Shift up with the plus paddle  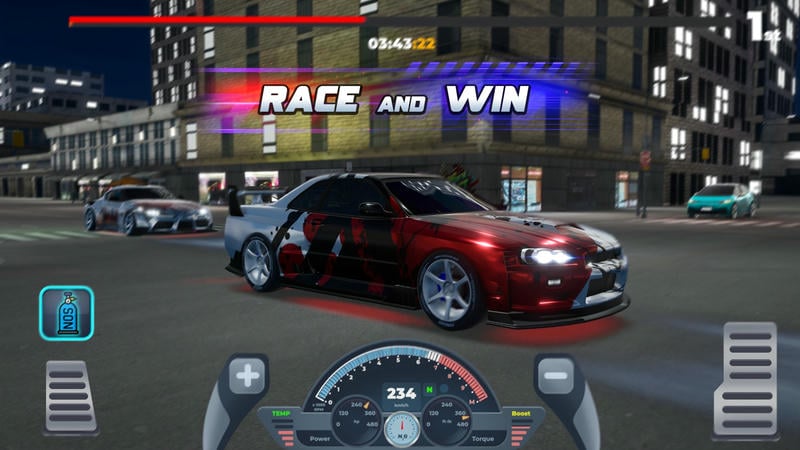tap(247, 379)
